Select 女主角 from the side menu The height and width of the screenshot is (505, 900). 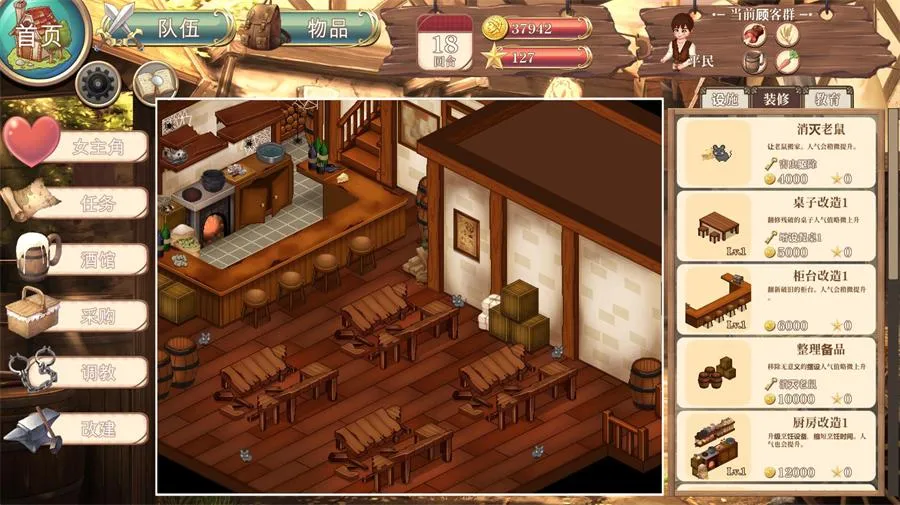(x=96, y=148)
